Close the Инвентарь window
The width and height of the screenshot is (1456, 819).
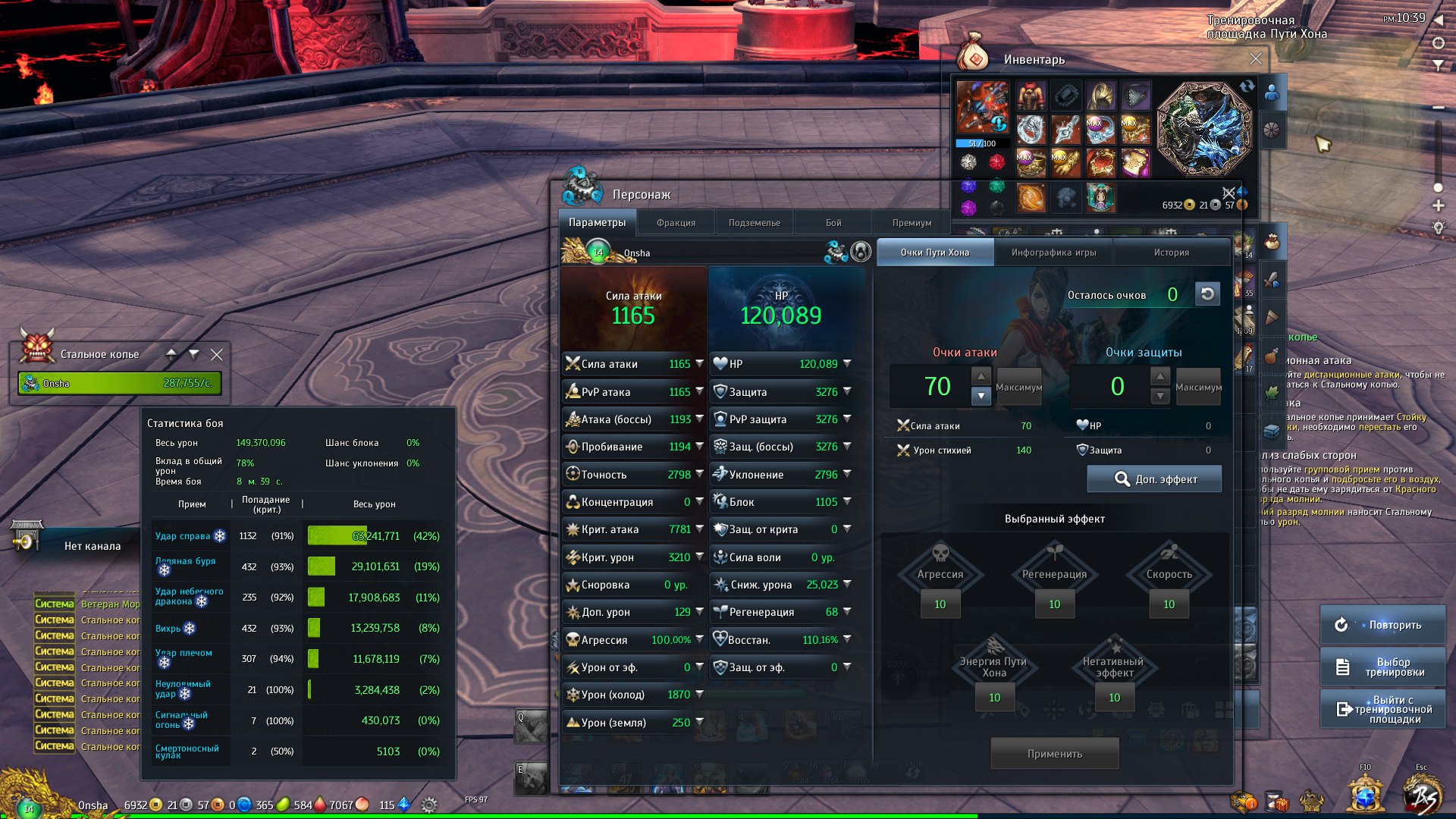[x=1256, y=58]
